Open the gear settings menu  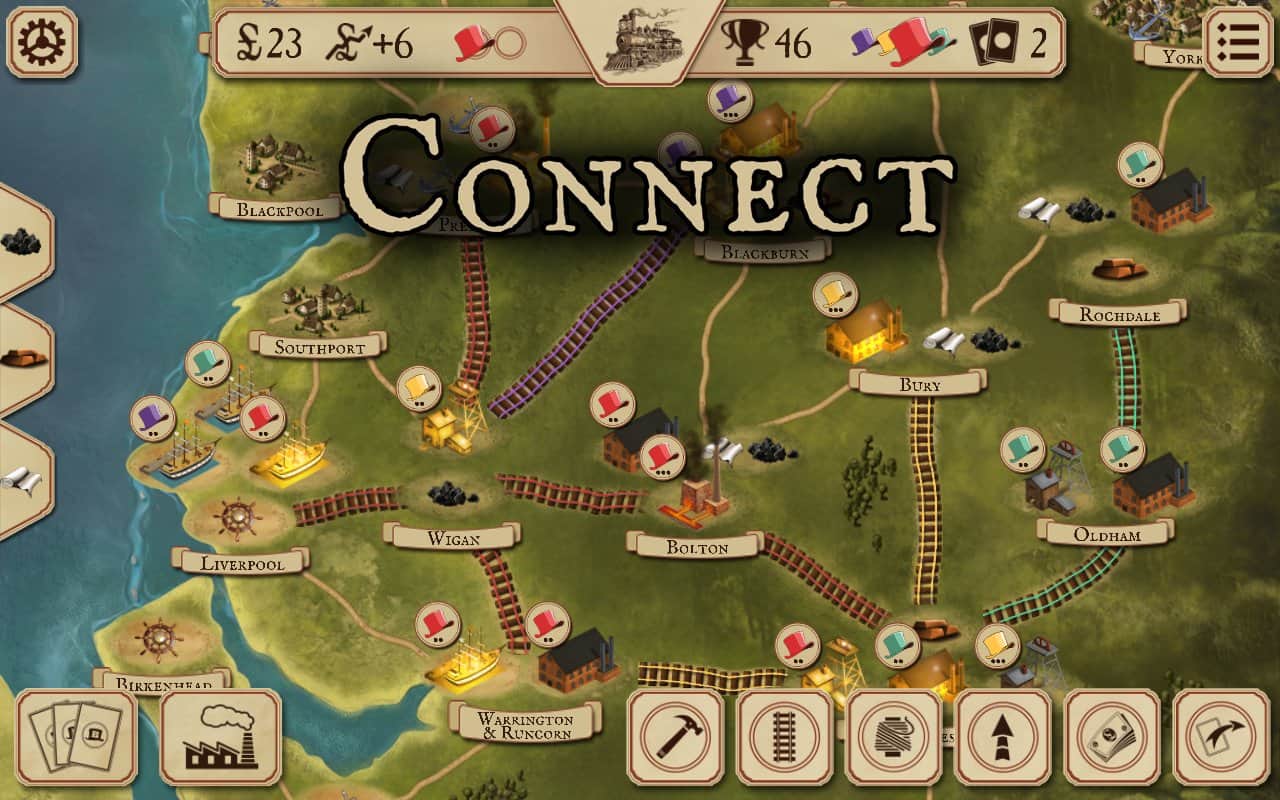pos(42,42)
